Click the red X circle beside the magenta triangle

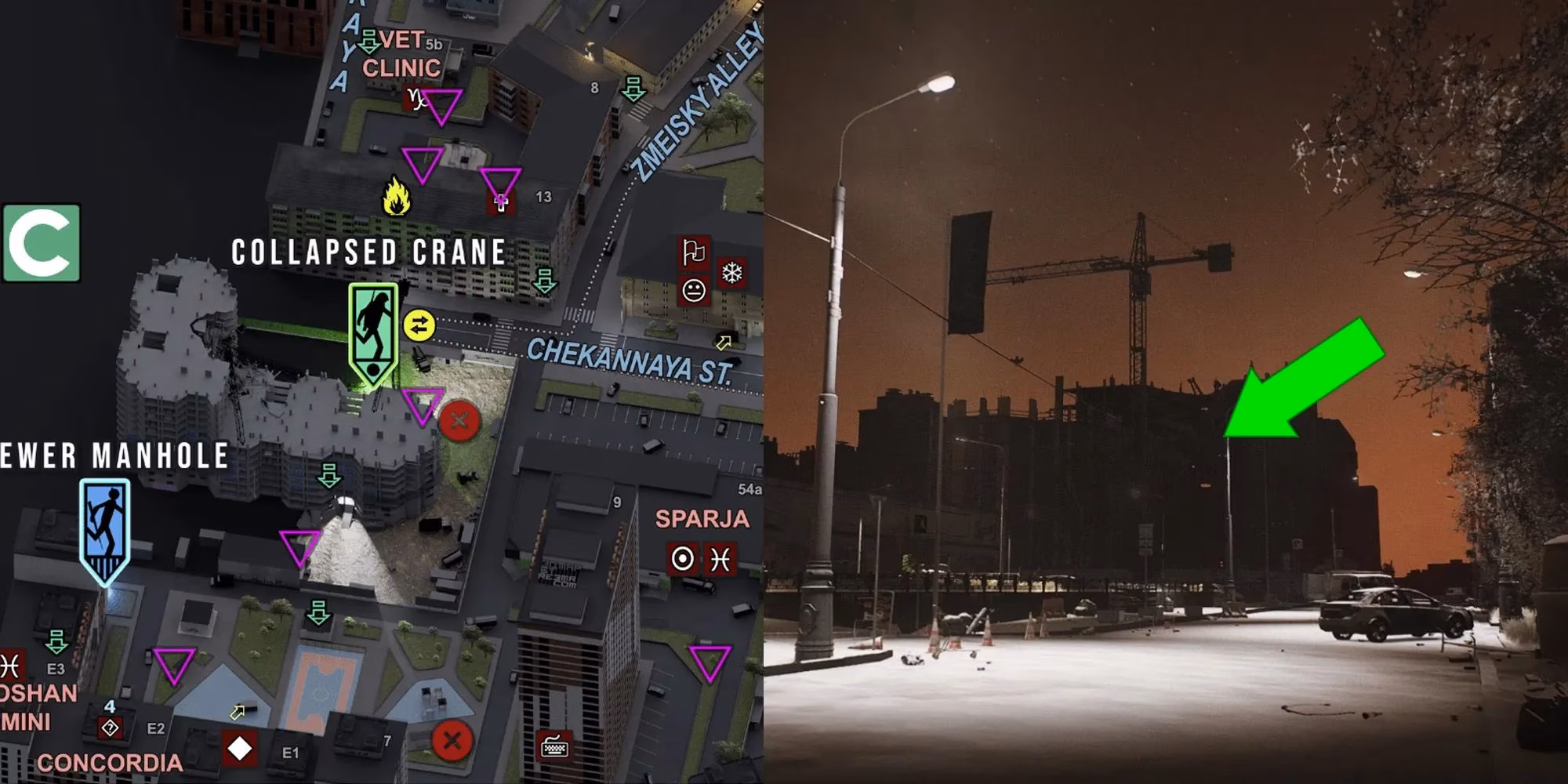click(x=461, y=419)
